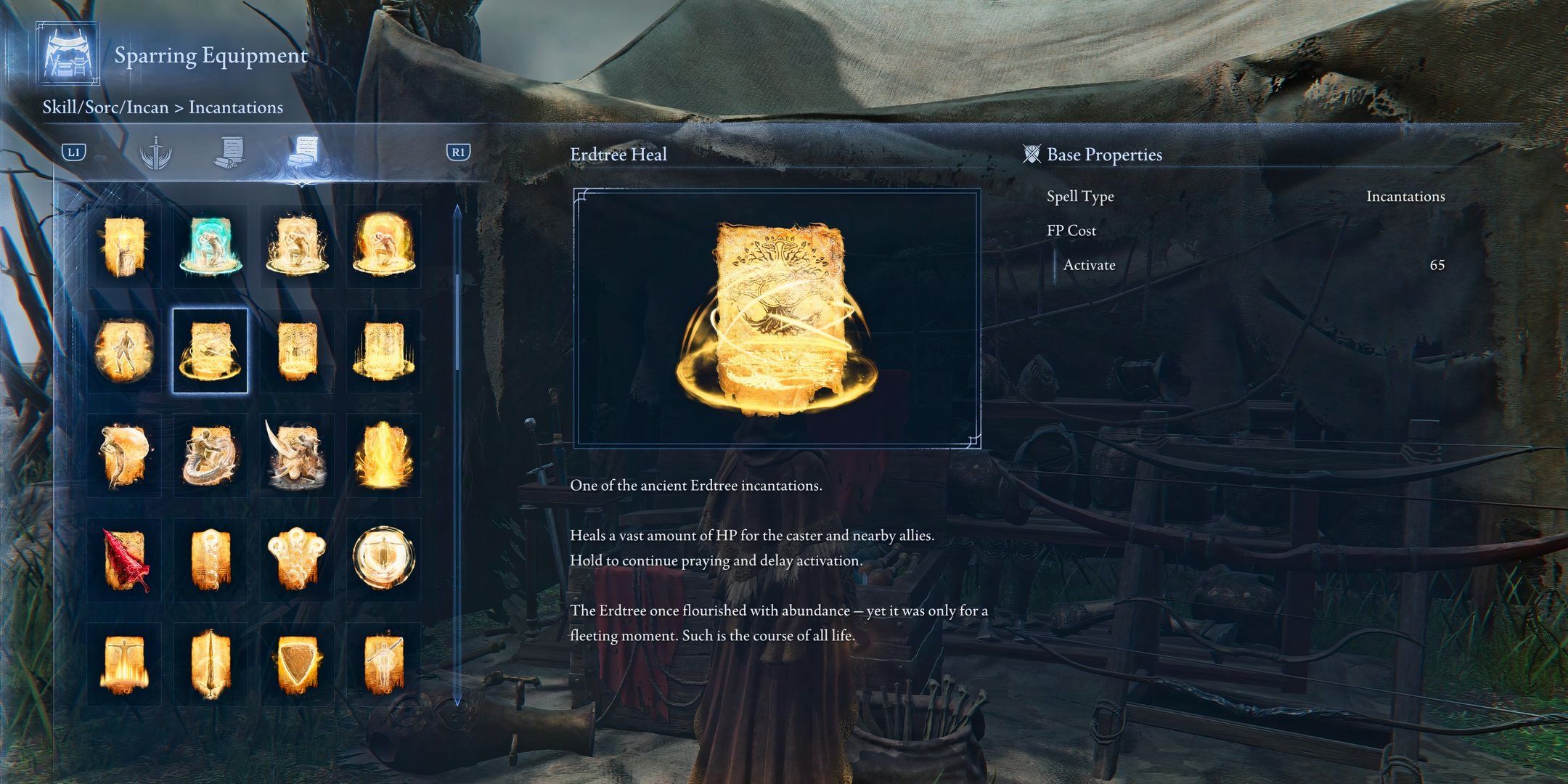Pick the dragon tail swipe incantation
Screen dimensions: 1568x784
point(210,455)
